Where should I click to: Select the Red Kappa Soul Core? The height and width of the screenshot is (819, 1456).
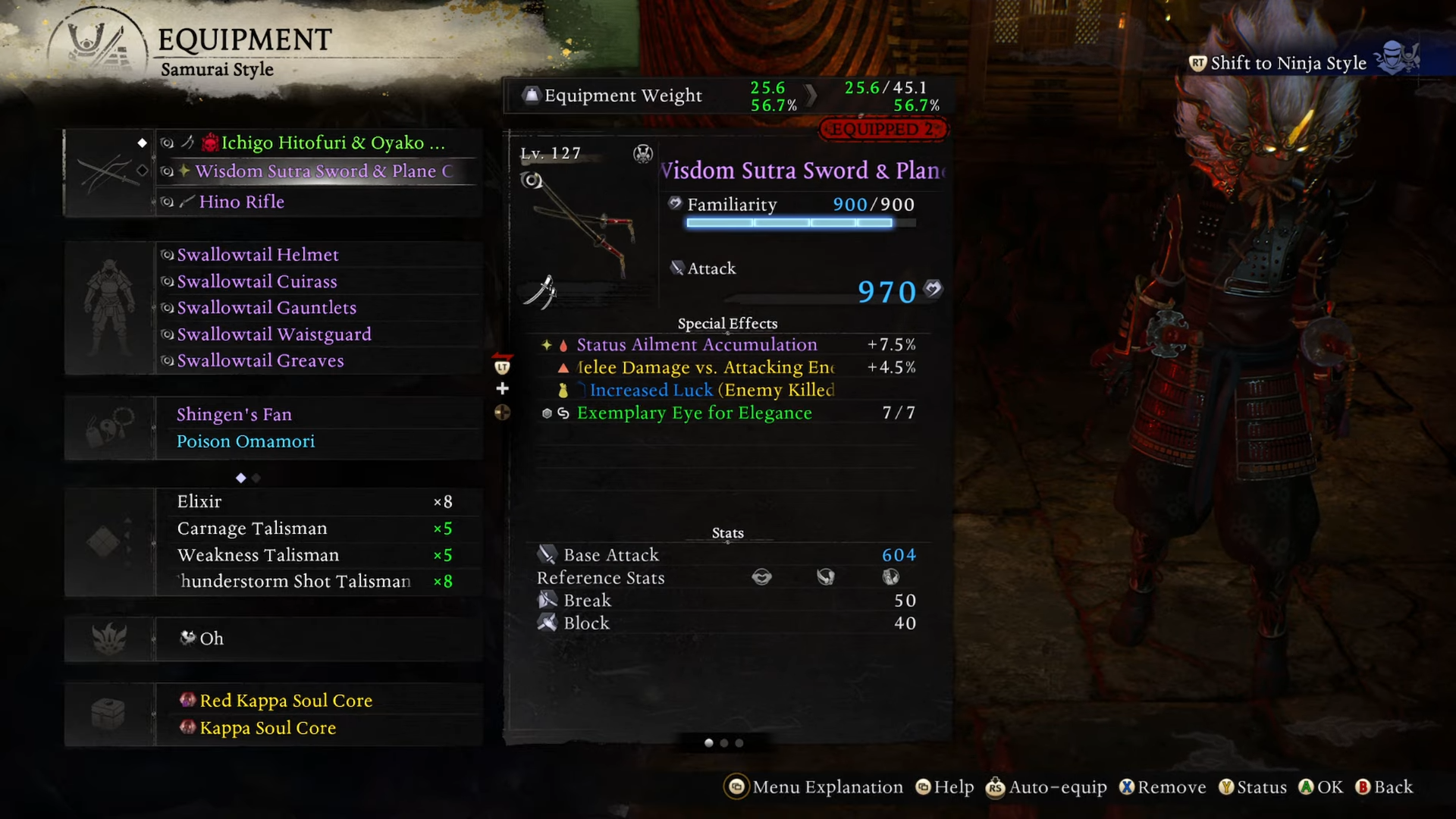[286, 701]
